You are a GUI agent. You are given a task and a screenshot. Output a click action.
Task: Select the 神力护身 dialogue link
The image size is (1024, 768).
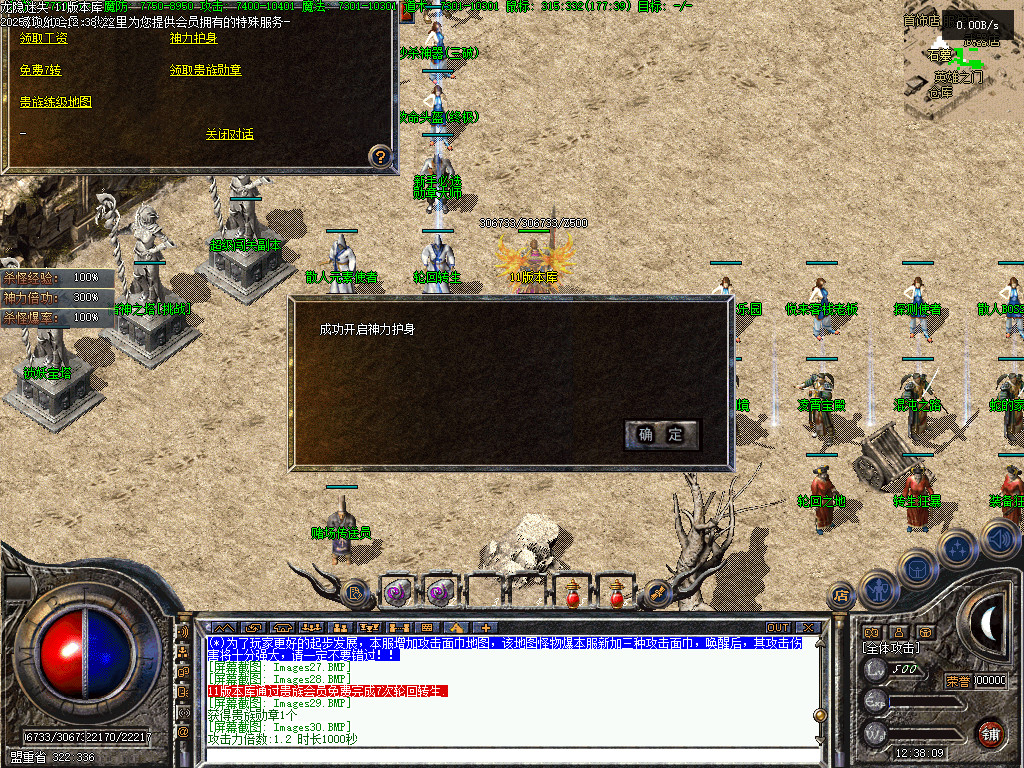[x=194, y=38]
